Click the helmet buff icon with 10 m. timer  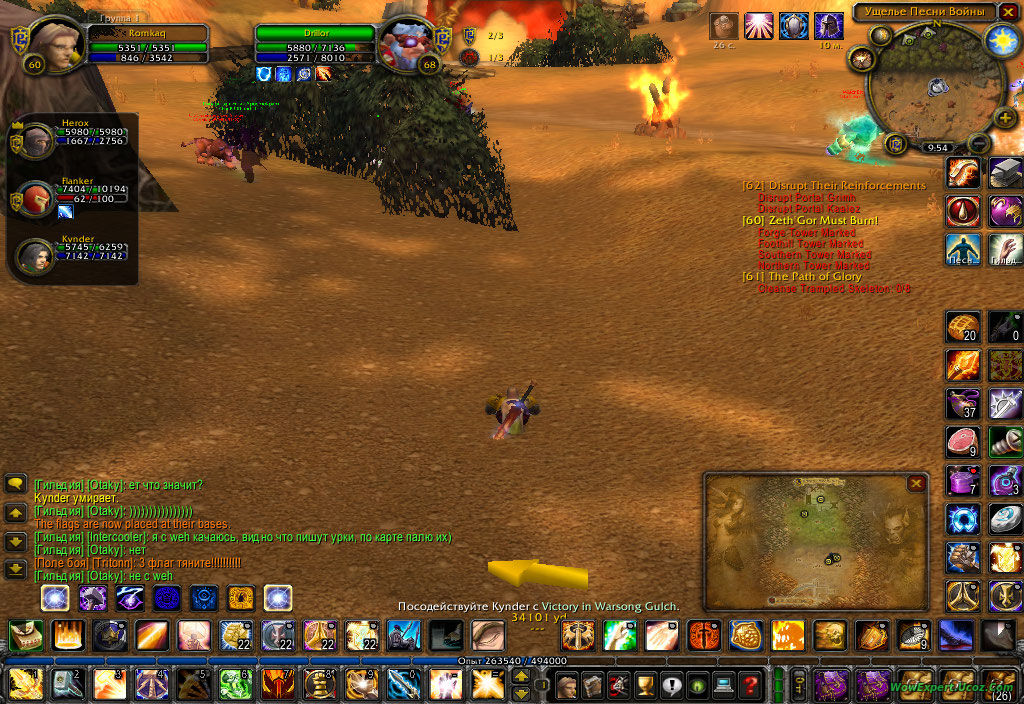pyautogui.click(x=828, y=26)
